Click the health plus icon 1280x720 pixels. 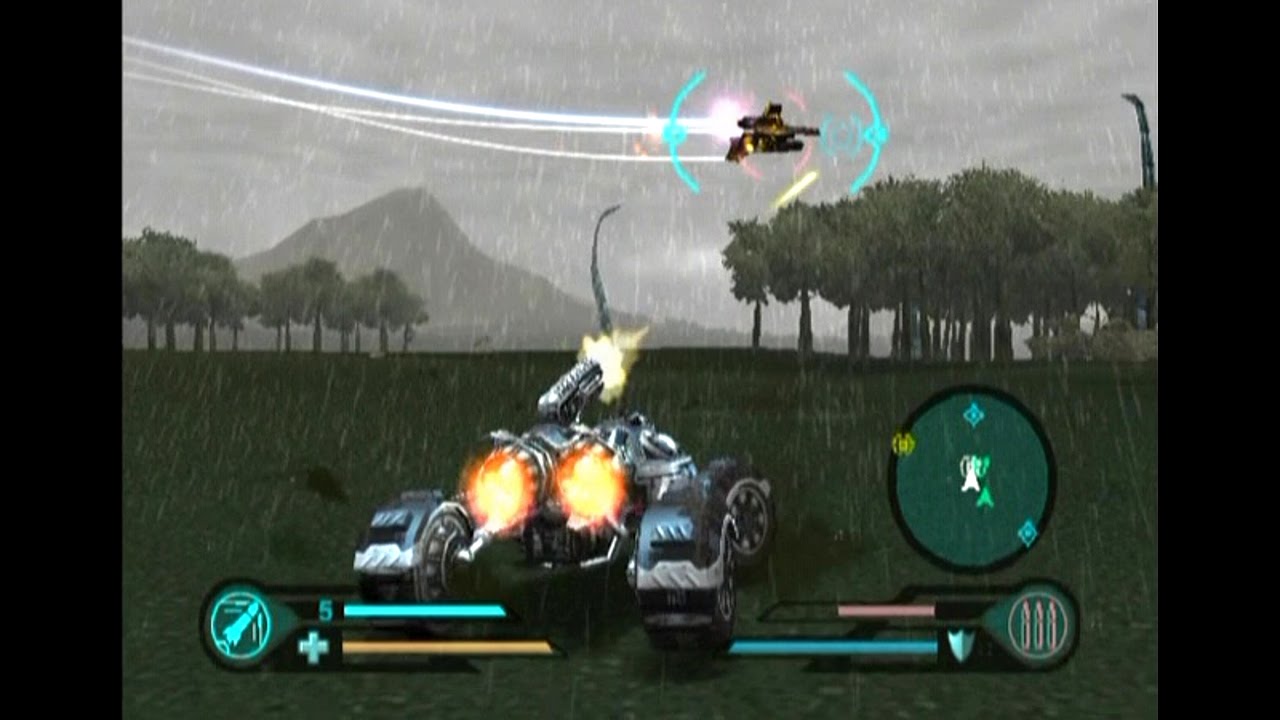313,647
